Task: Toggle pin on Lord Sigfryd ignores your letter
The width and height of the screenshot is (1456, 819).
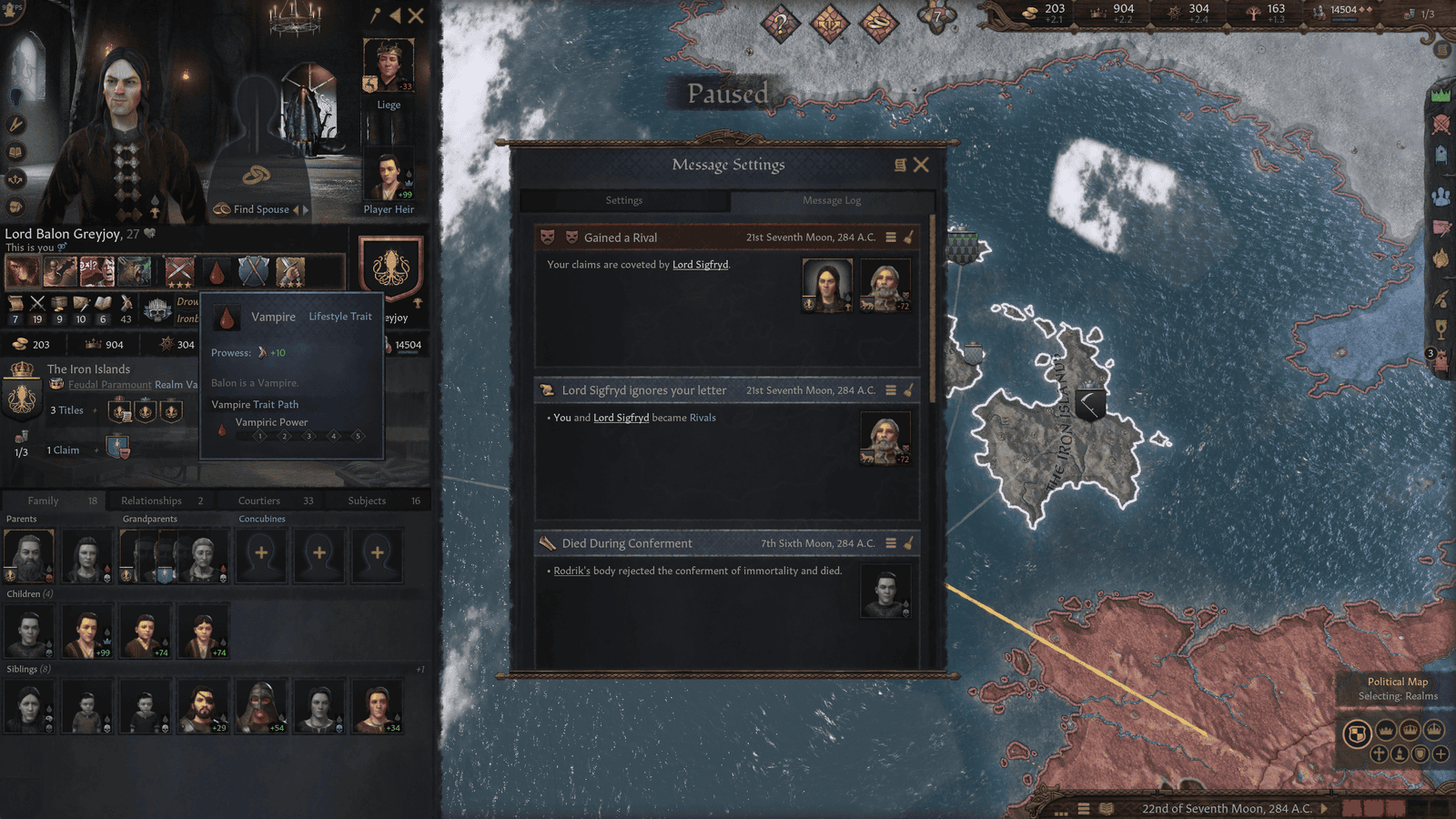Action: [905, 389]
